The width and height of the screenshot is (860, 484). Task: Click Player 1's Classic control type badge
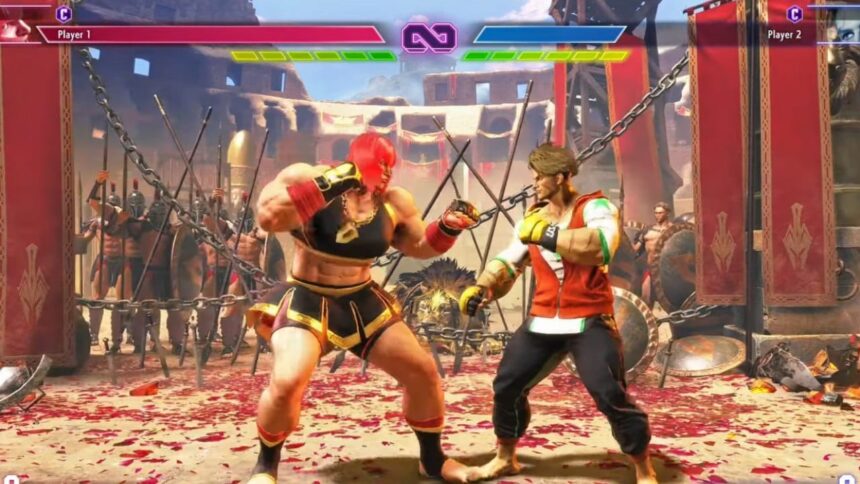pyautogui.click(x=63, y=14)
